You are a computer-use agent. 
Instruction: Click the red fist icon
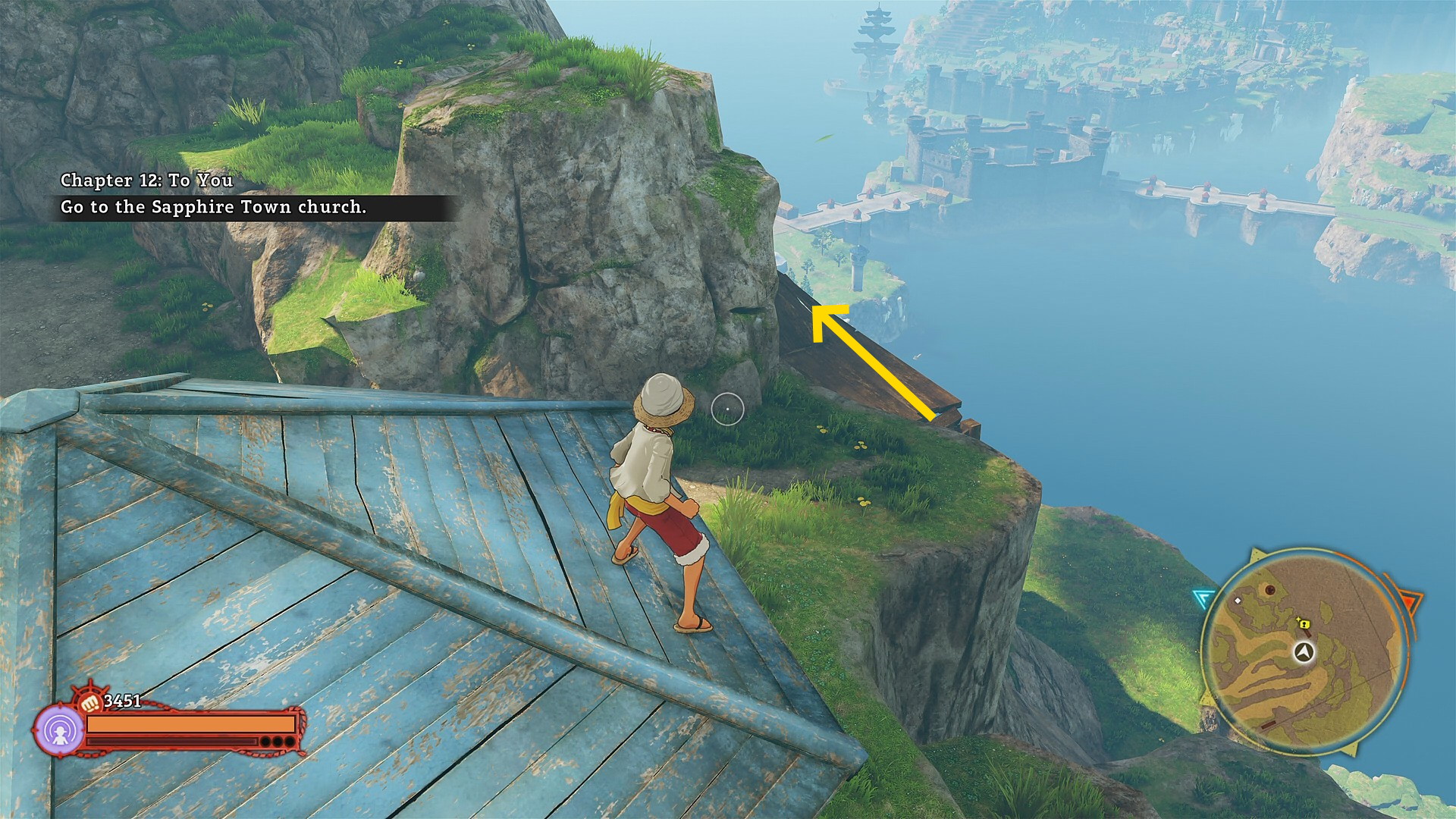[90, 702]
